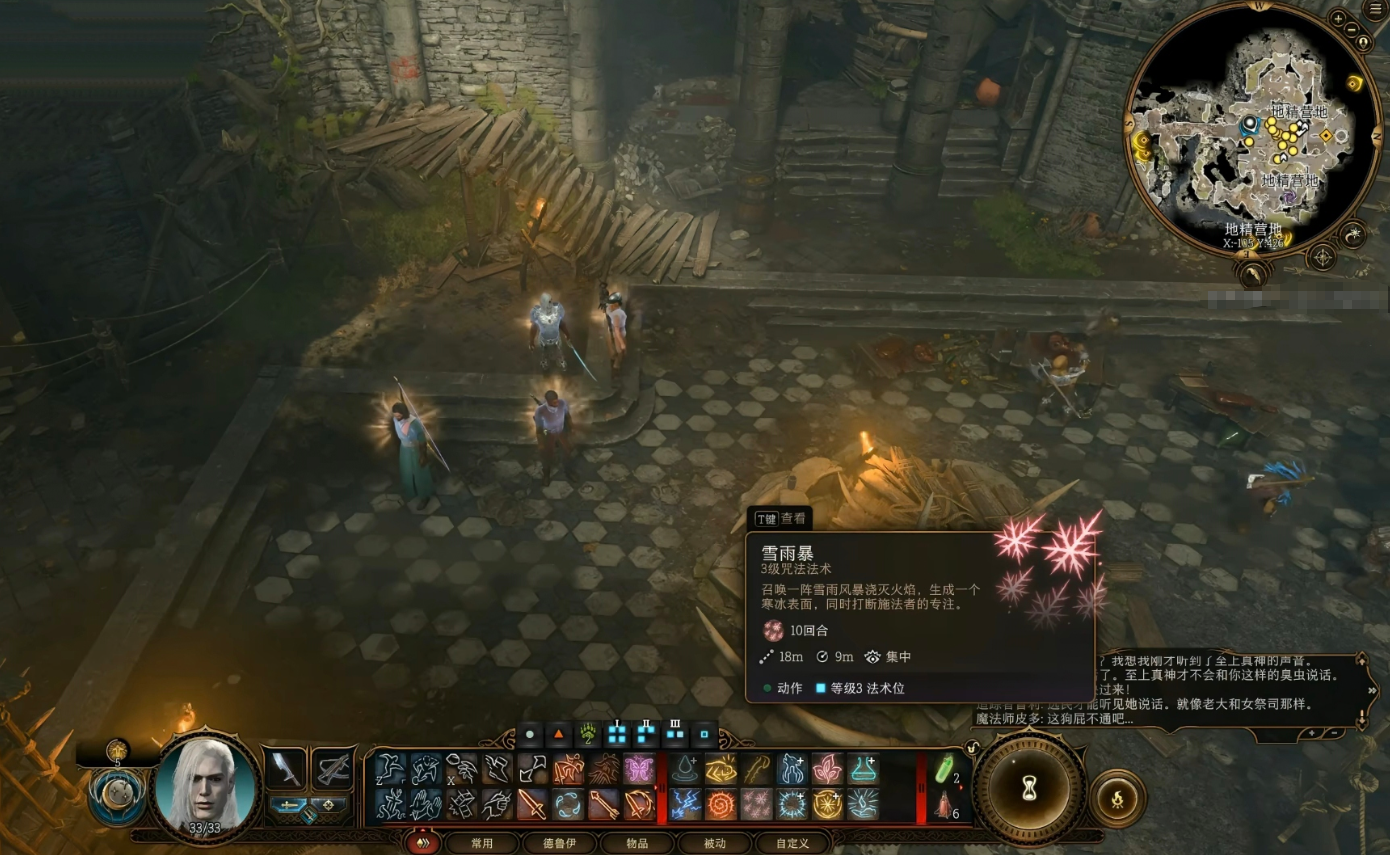The height and width of the screenshot is (855, 1390).
Task: Show the 被动 hotbar tab
Action: pyautogui.click(x=714, y=843)
